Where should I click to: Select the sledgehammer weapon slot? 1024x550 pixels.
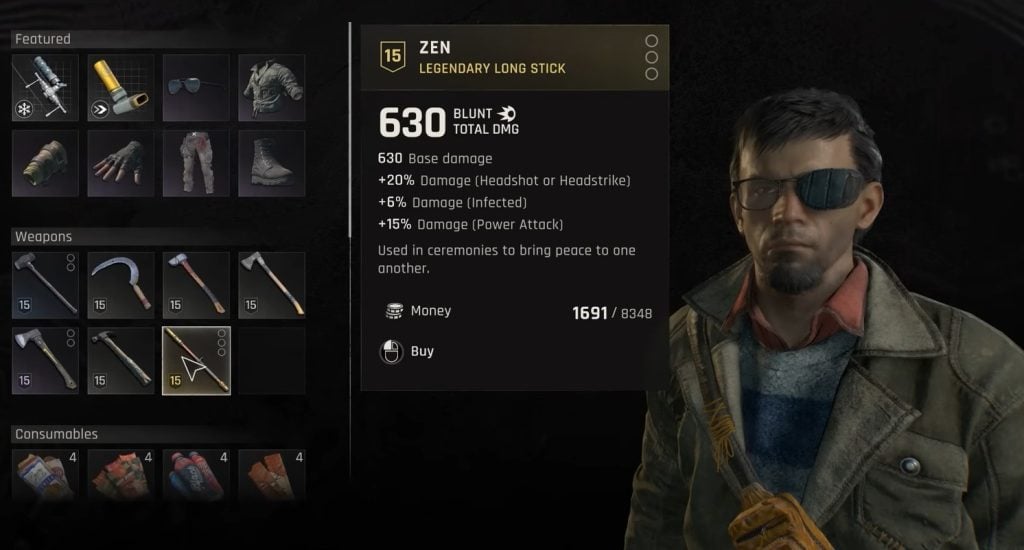point(46,284)
